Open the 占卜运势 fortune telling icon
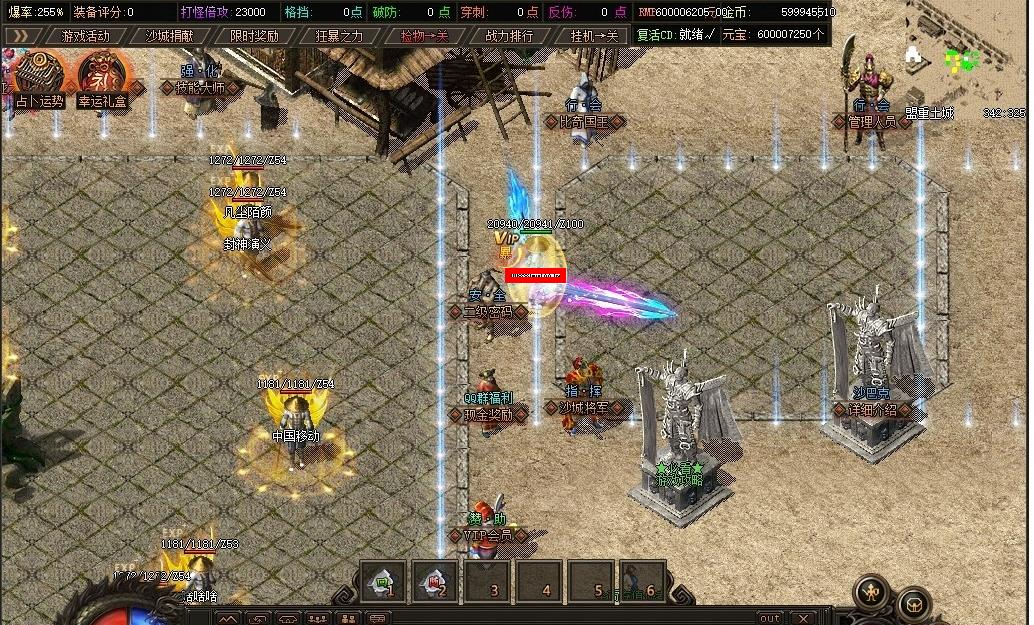The width and height of the screenshot is (1034, 625). coord(39,78)
